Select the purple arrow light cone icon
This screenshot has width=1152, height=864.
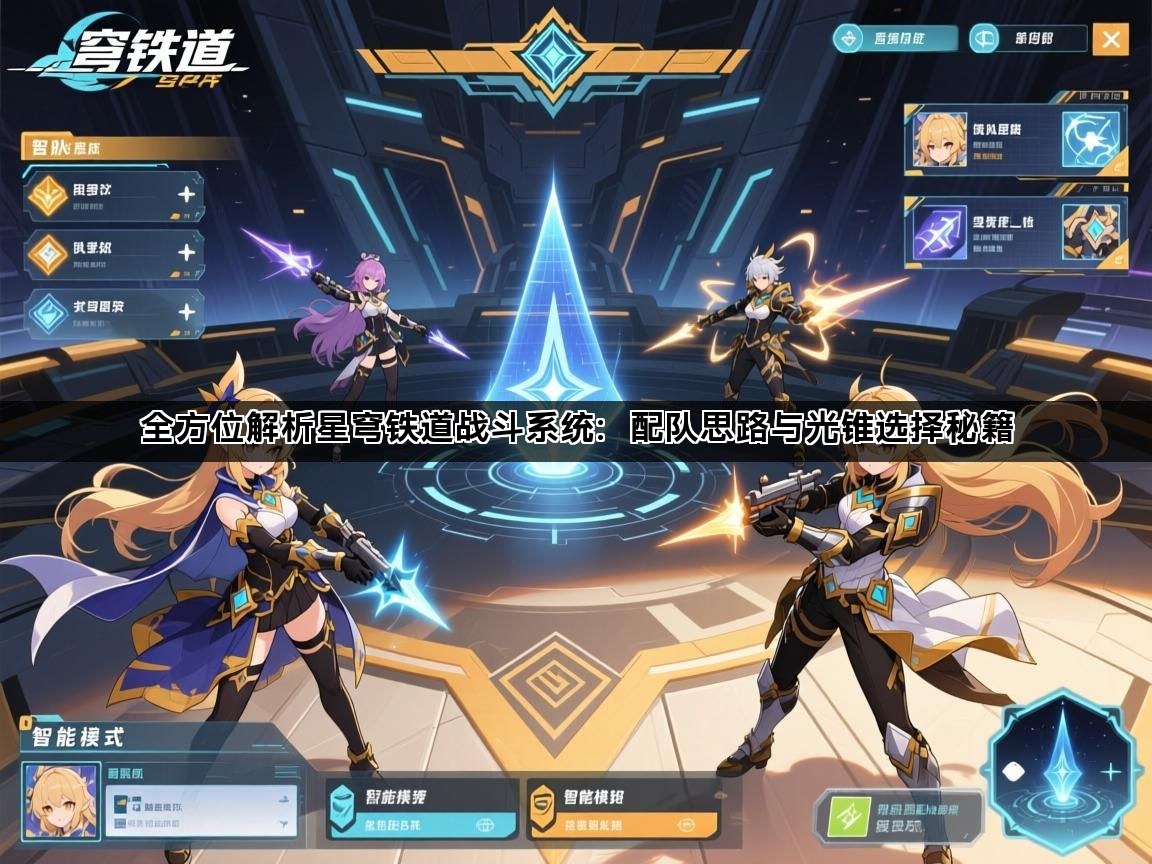point(939,232)
